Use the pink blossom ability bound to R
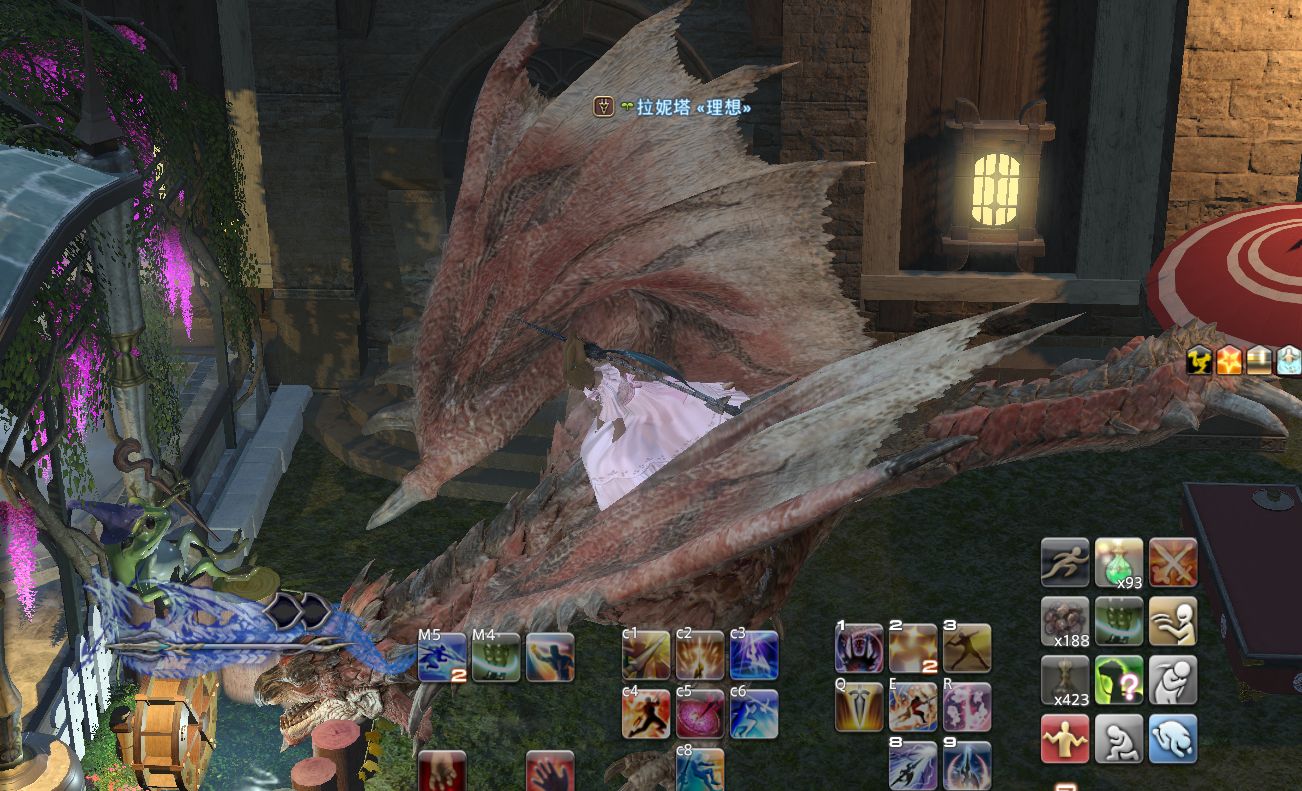 point(967,707)
